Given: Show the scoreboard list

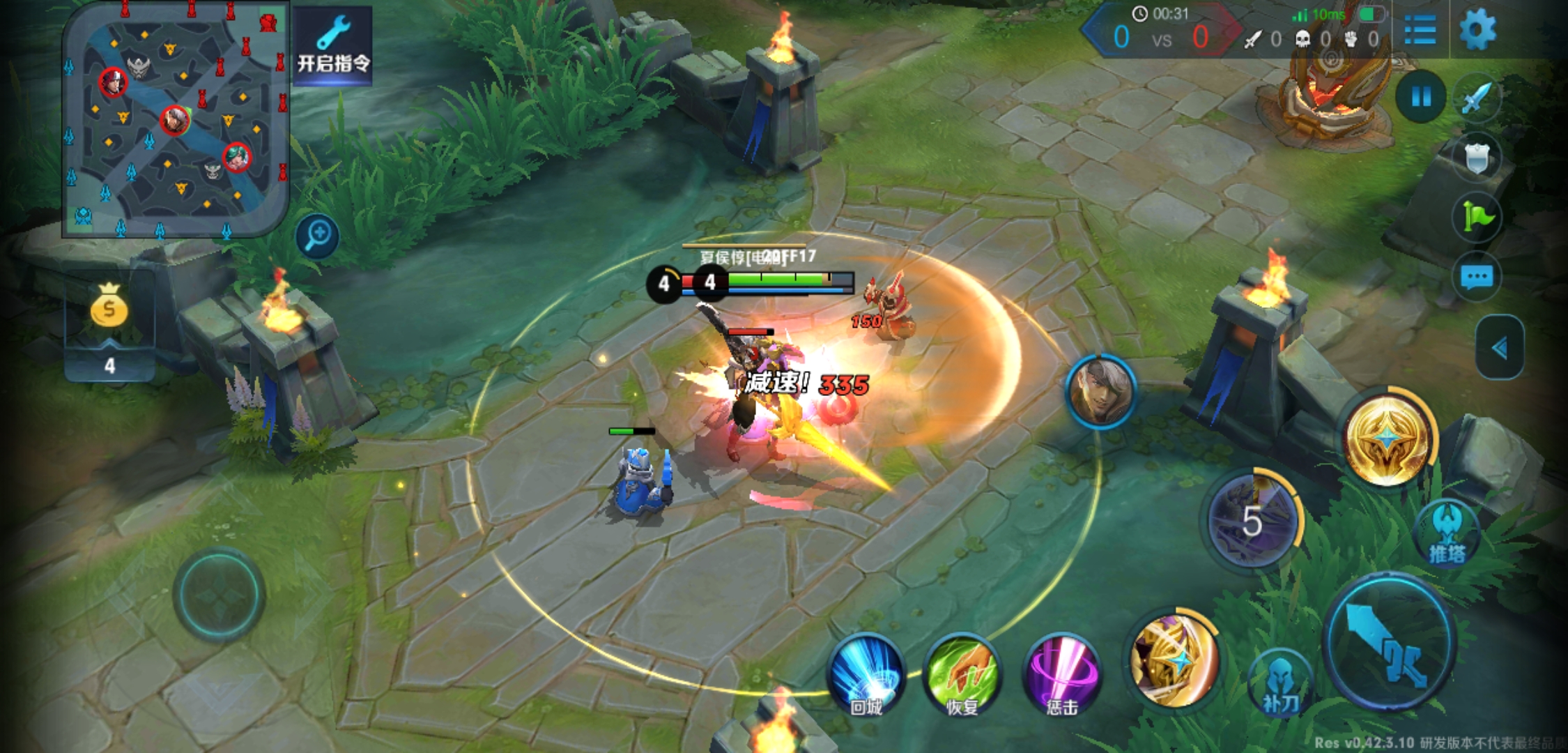Looking at the screenshot, I should click(1420, 30).
